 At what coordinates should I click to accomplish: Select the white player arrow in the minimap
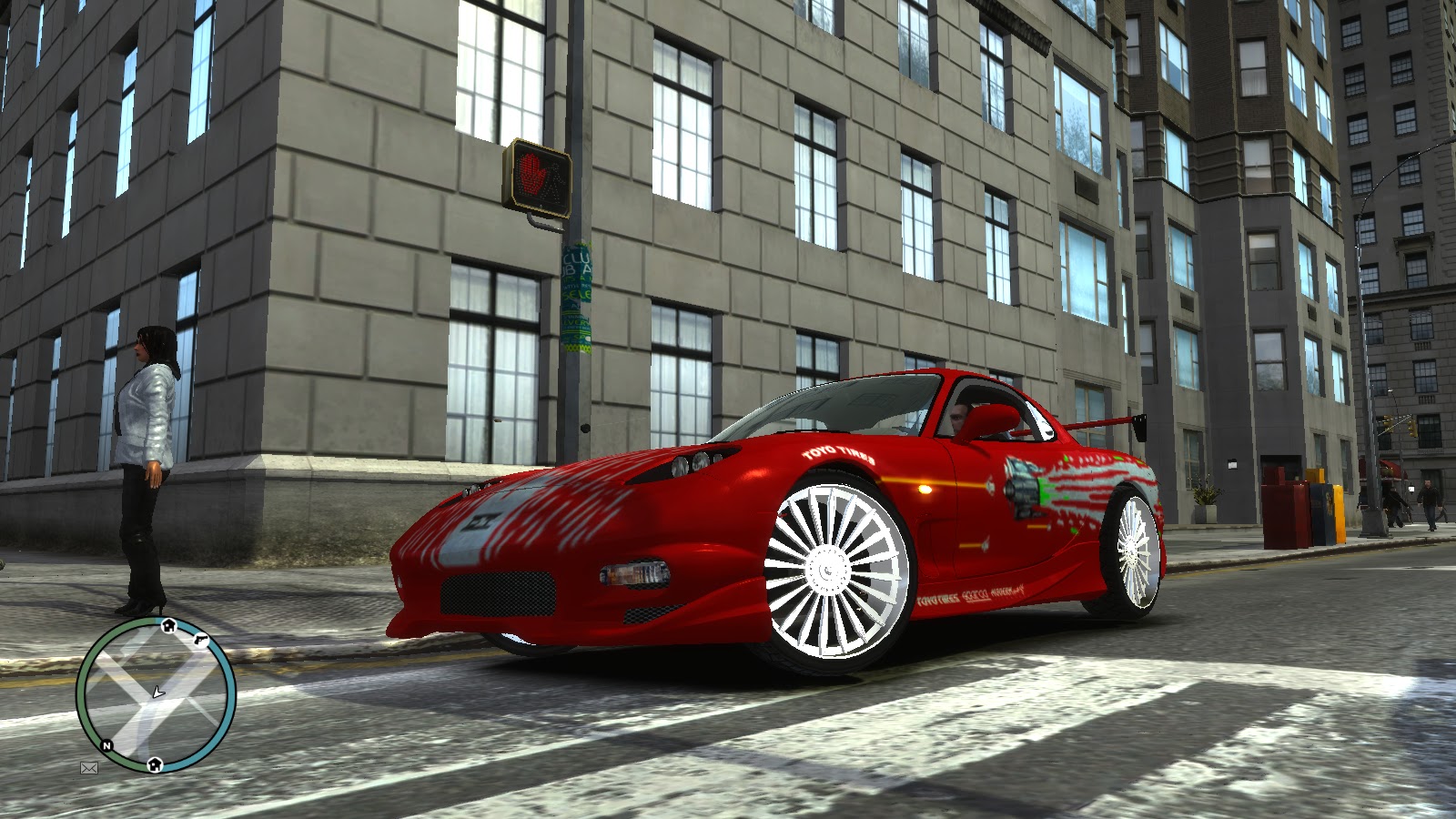tap(158, 693)
